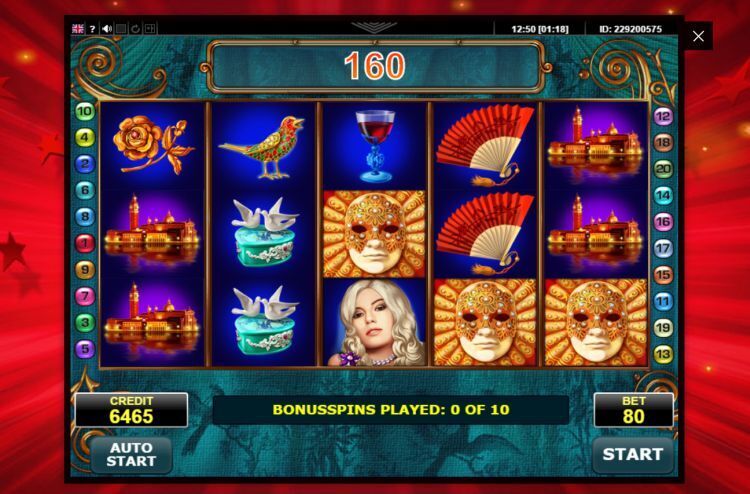The image size is (750, 494).
Task: Open the help question mark icon
Action: 92,29
